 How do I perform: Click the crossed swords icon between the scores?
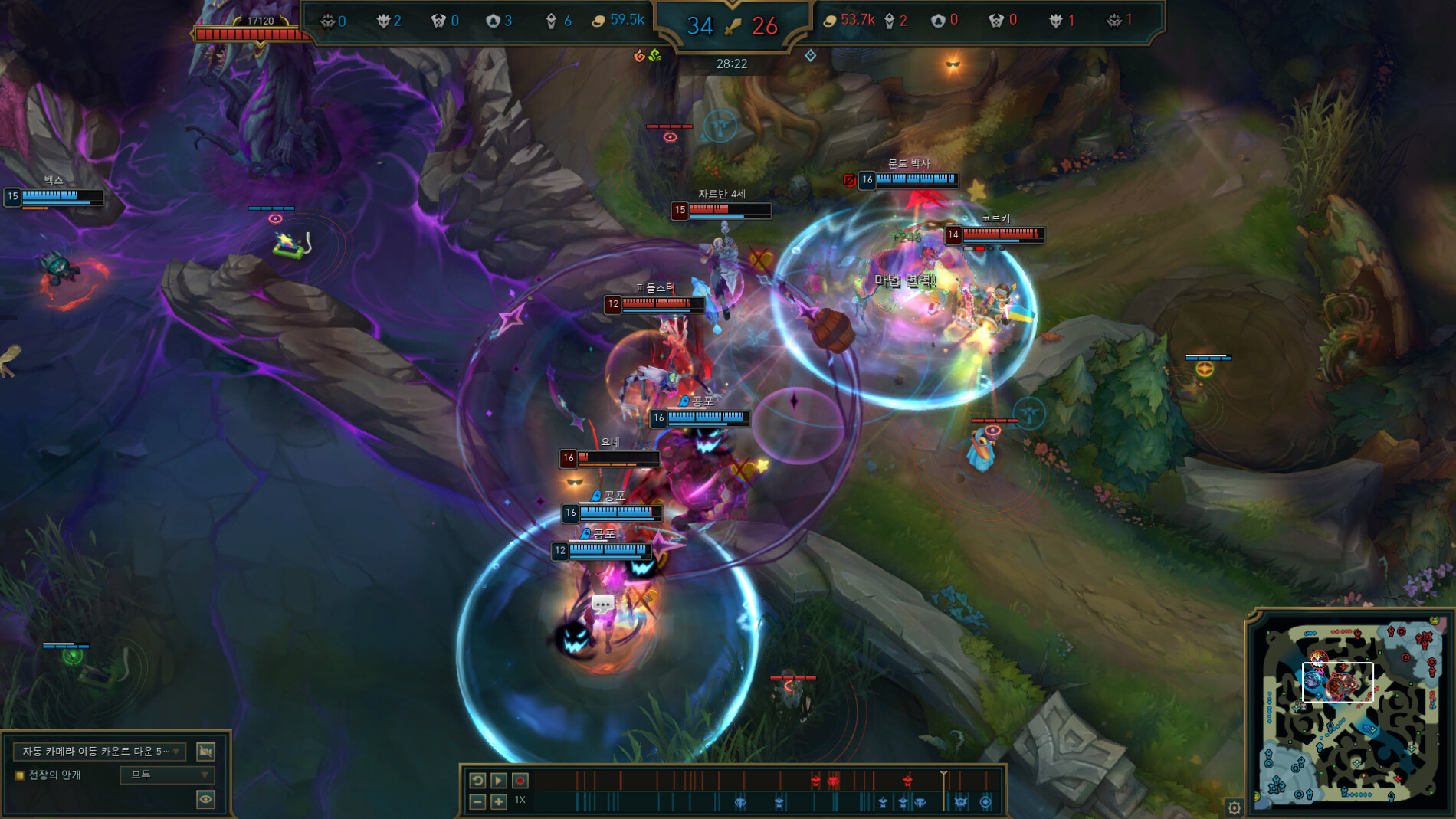pos(731,25)
